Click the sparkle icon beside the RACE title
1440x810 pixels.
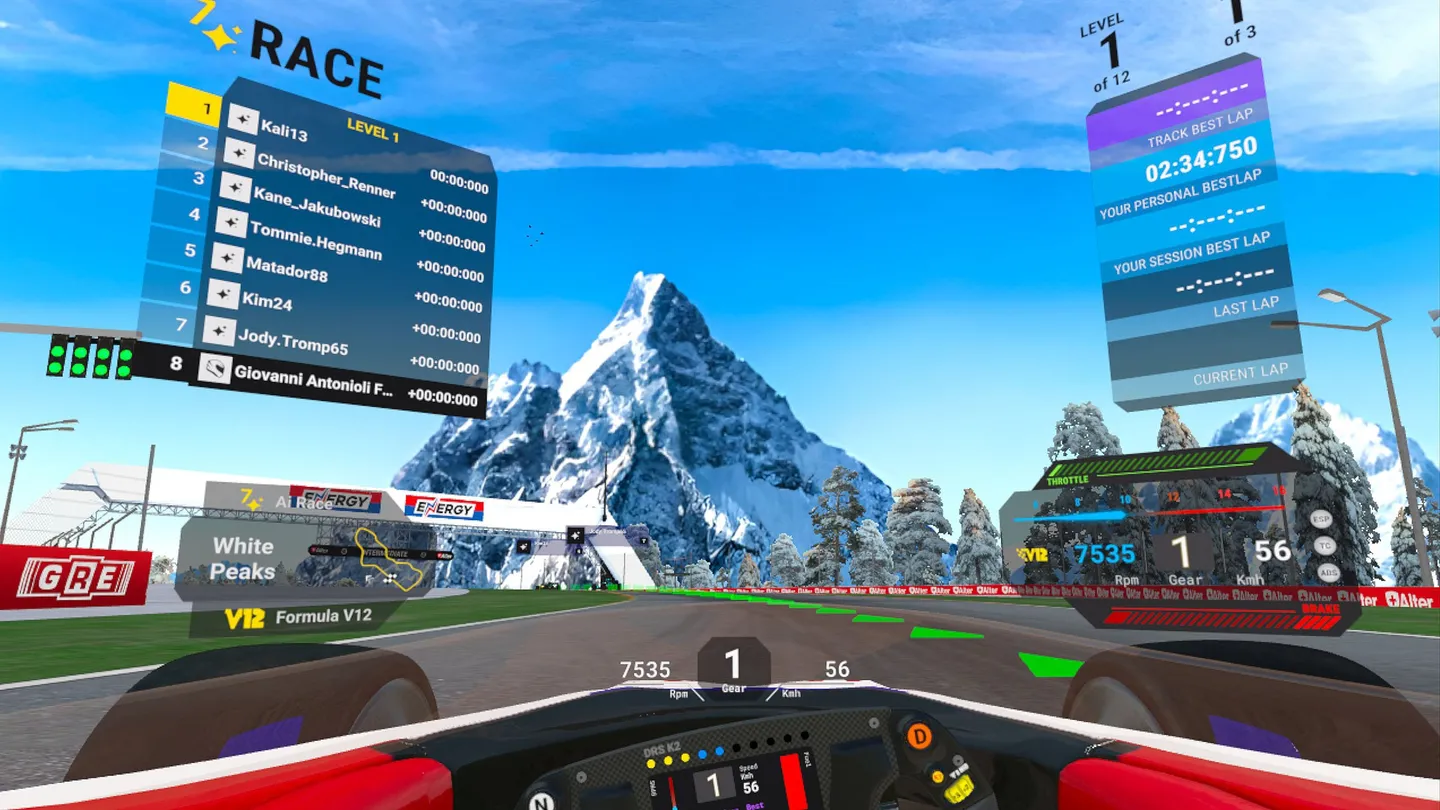[218, 36]
